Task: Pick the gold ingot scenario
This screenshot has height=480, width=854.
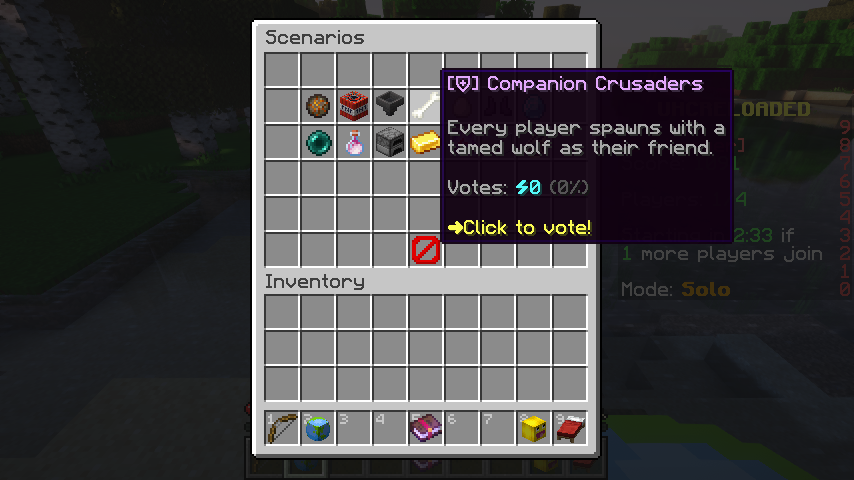Action: (x=426, y=142)
